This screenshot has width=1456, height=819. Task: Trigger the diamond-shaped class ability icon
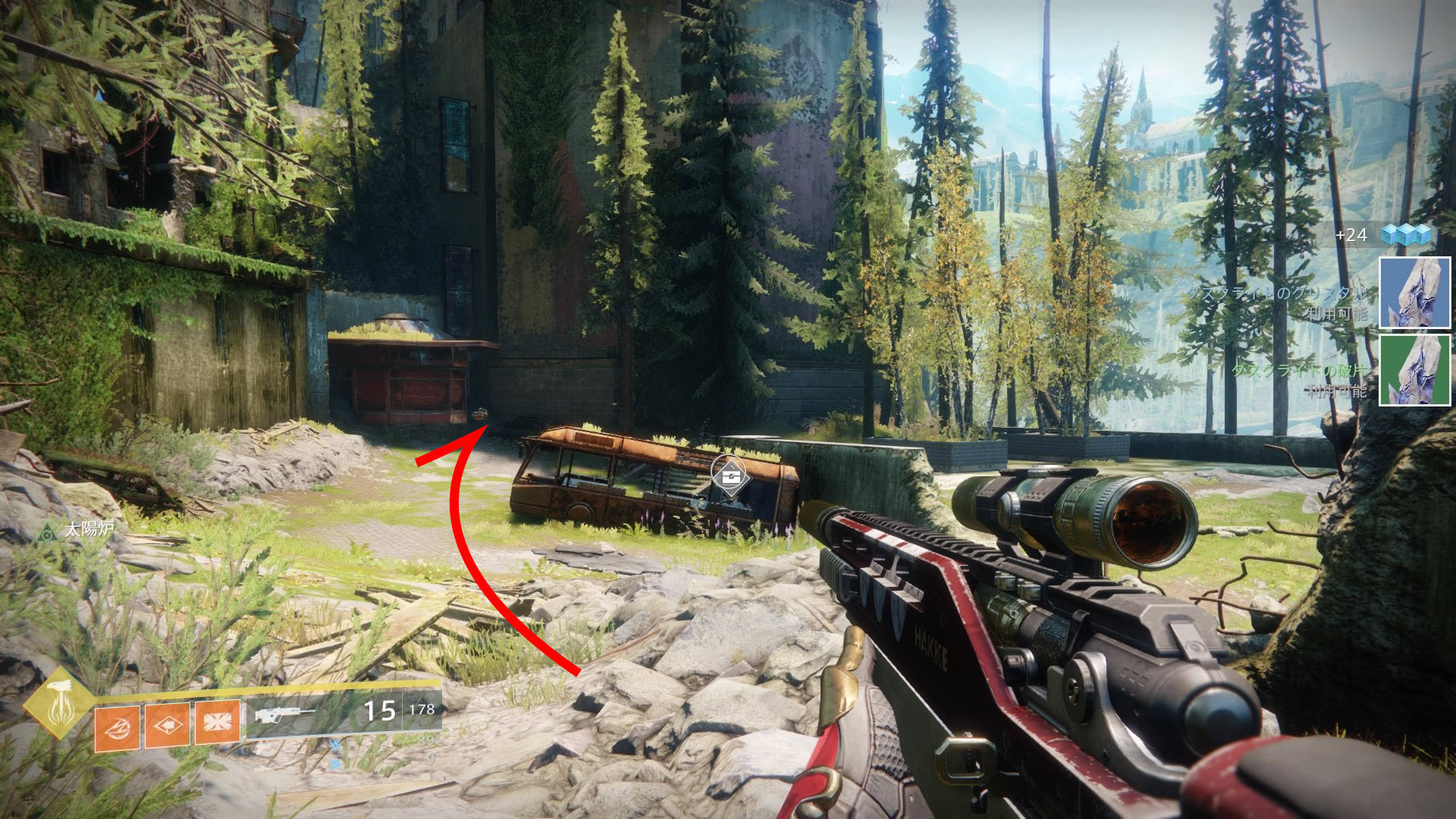[167, 726]
